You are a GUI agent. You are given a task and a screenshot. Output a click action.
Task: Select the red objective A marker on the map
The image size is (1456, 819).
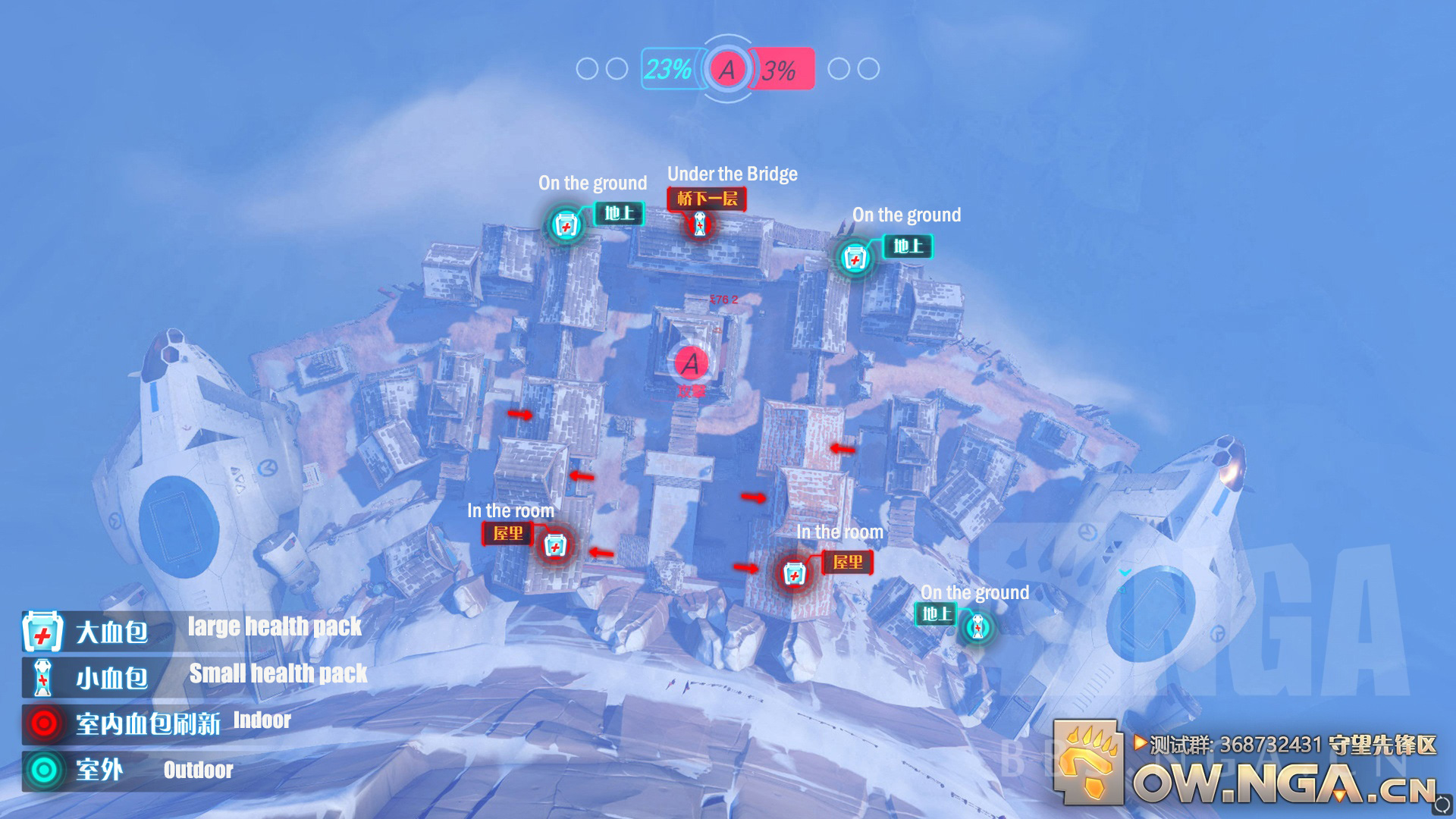click(x=691, y=364)
